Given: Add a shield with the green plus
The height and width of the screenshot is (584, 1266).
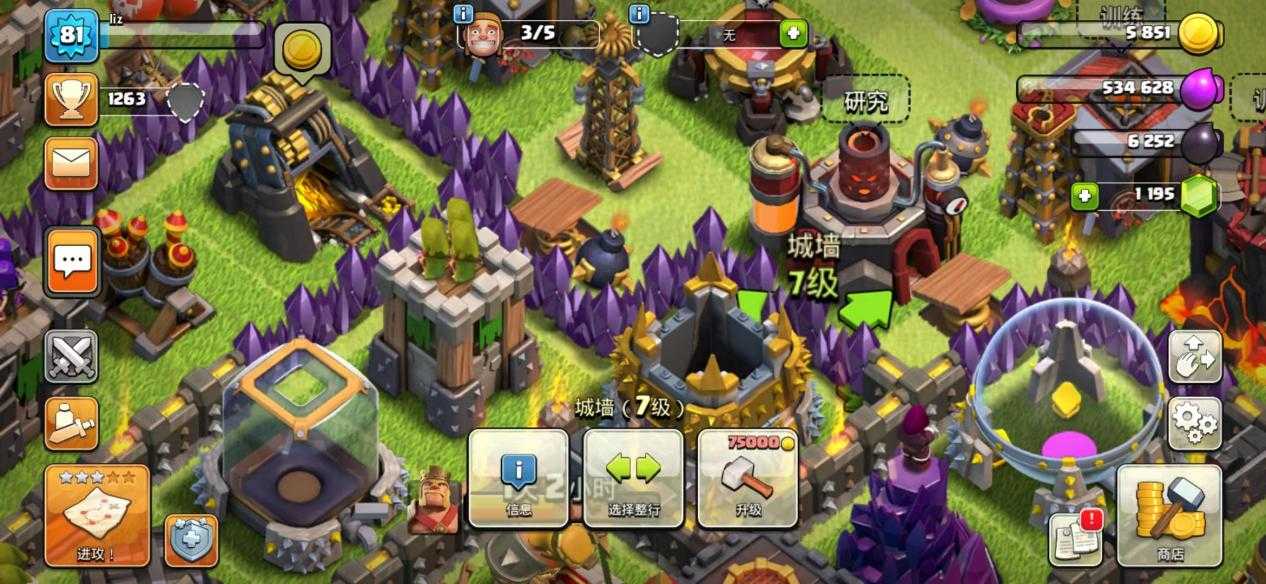Looking at the screenshot, I should (x=794, y=33).
